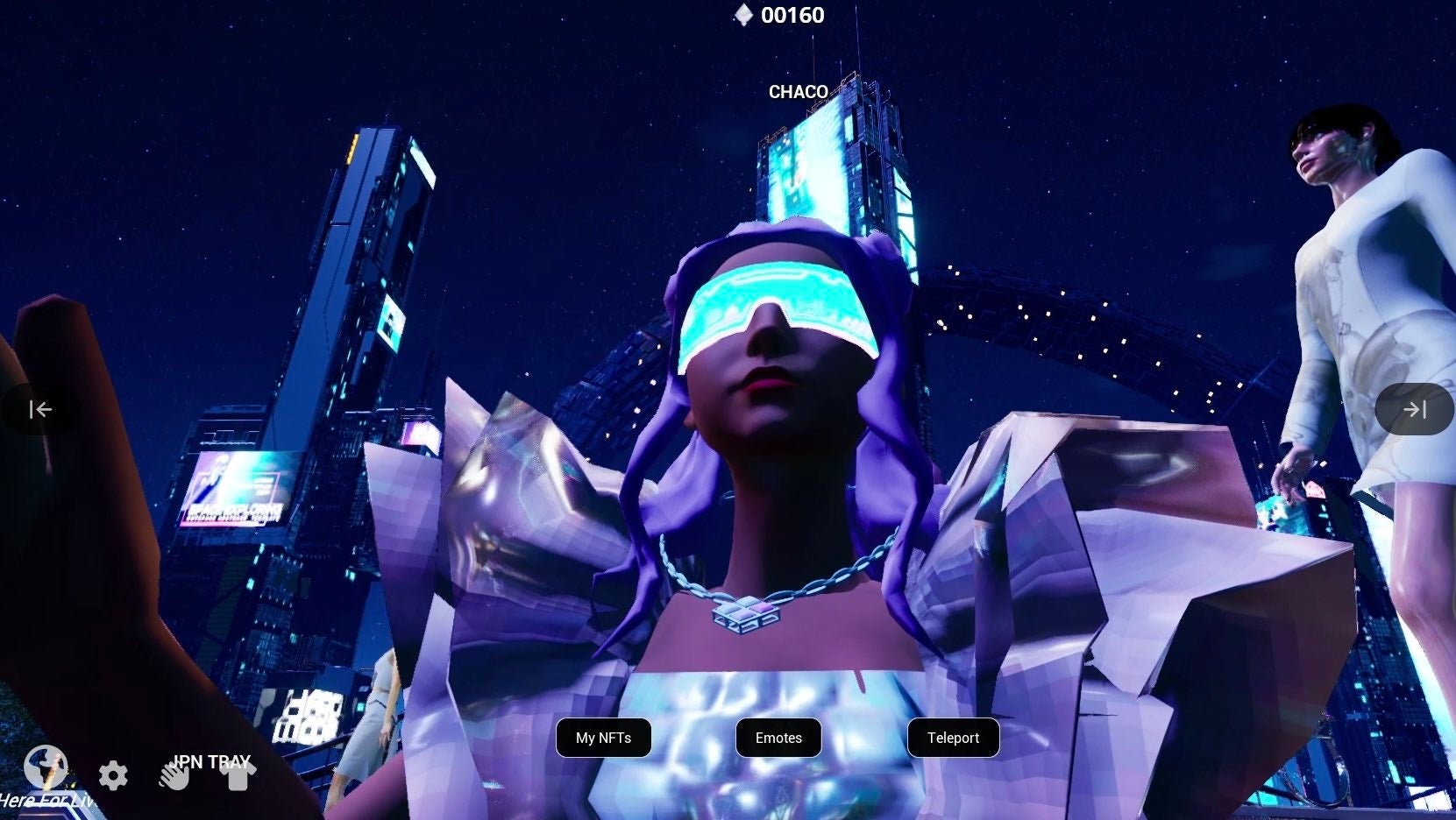Open the My NFTs panel
Screen dimensions: 1456x820
(603, 738)
